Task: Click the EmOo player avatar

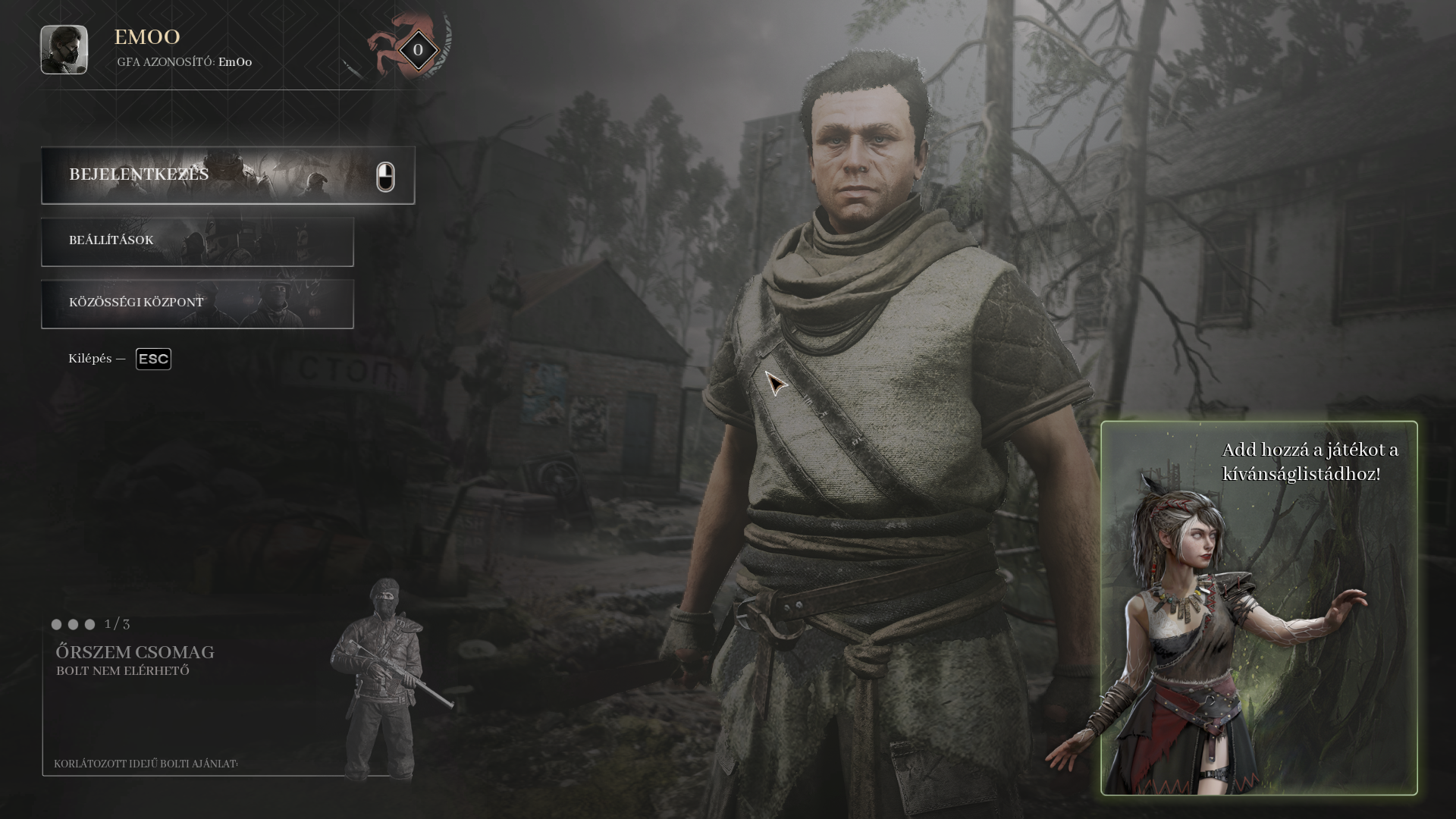Action: pyautogui.click(x=64, y=50)
